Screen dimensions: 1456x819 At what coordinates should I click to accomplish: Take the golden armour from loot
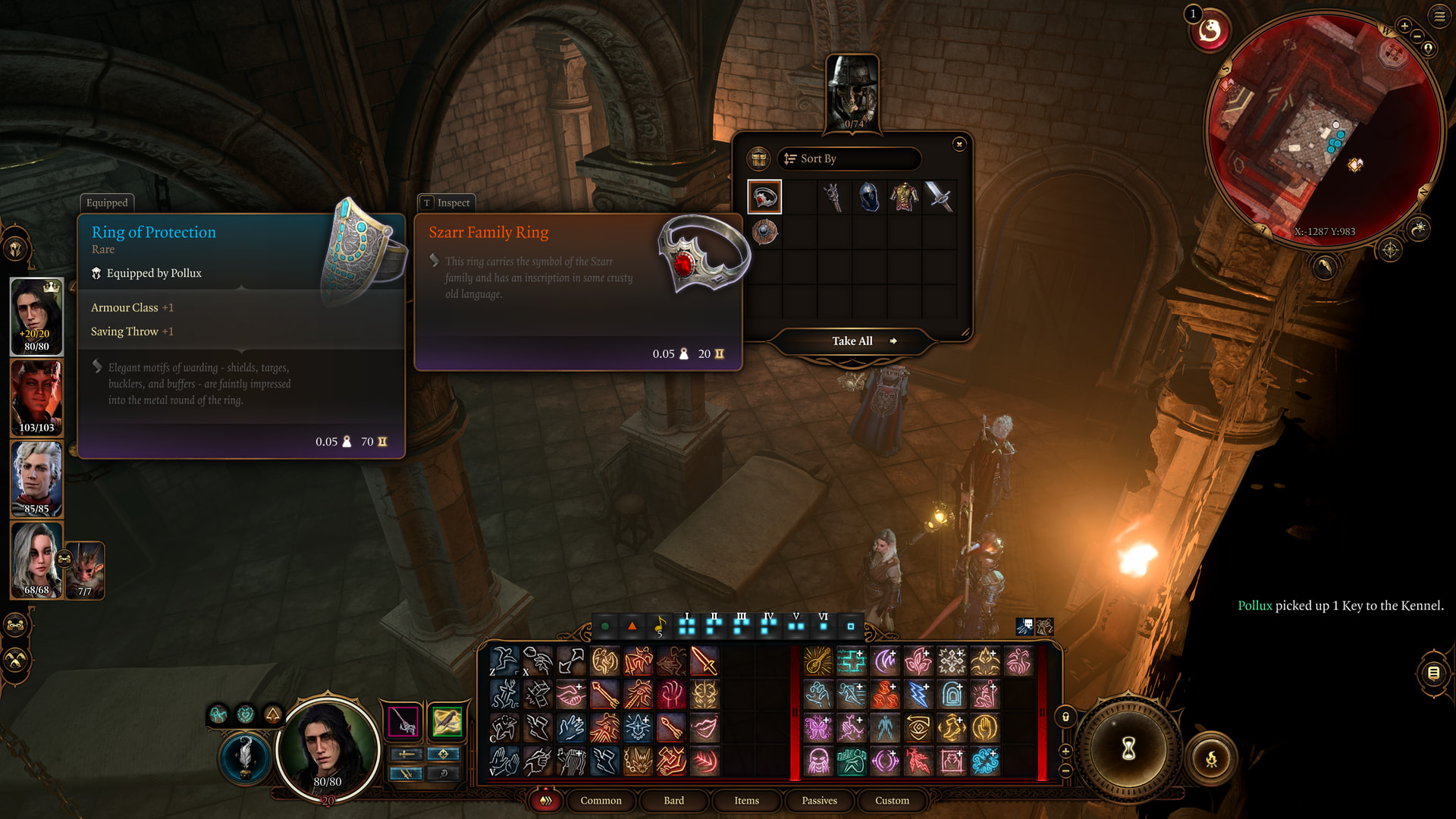click(x=904, y=197)
